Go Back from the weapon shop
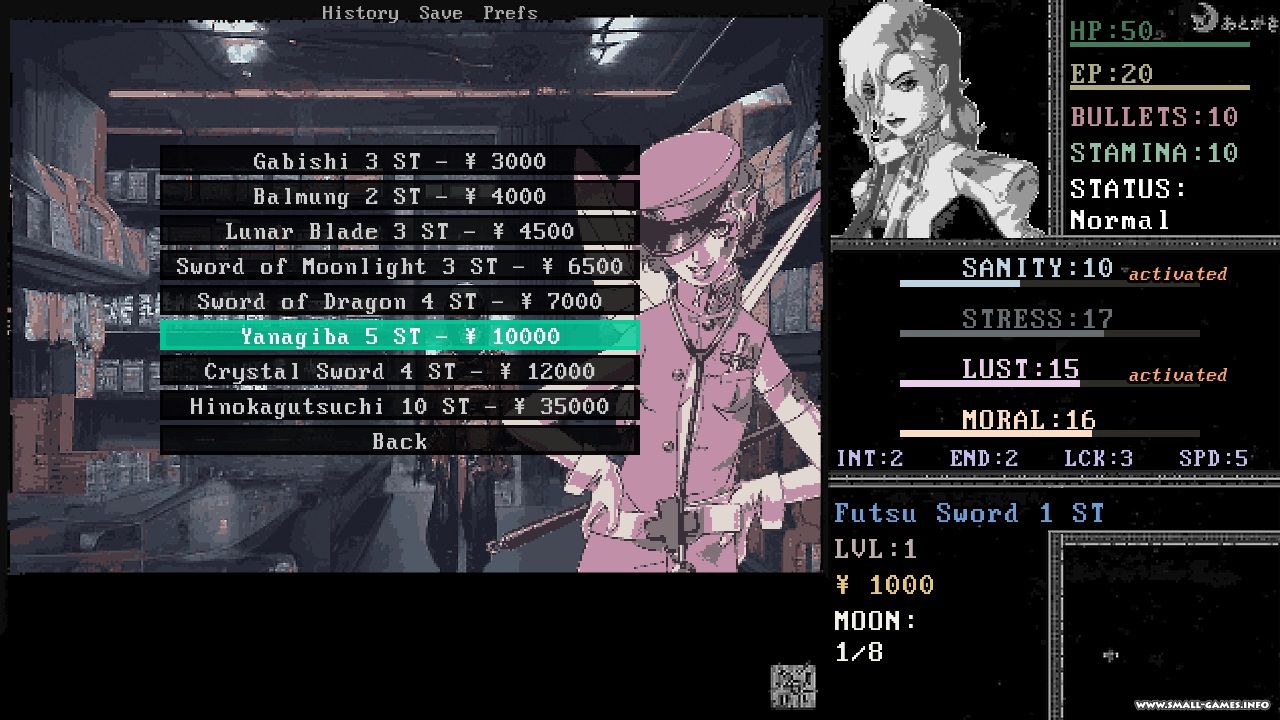Image resolution: width=1280 pixels, height=720 pixels. tap(399, 441)
